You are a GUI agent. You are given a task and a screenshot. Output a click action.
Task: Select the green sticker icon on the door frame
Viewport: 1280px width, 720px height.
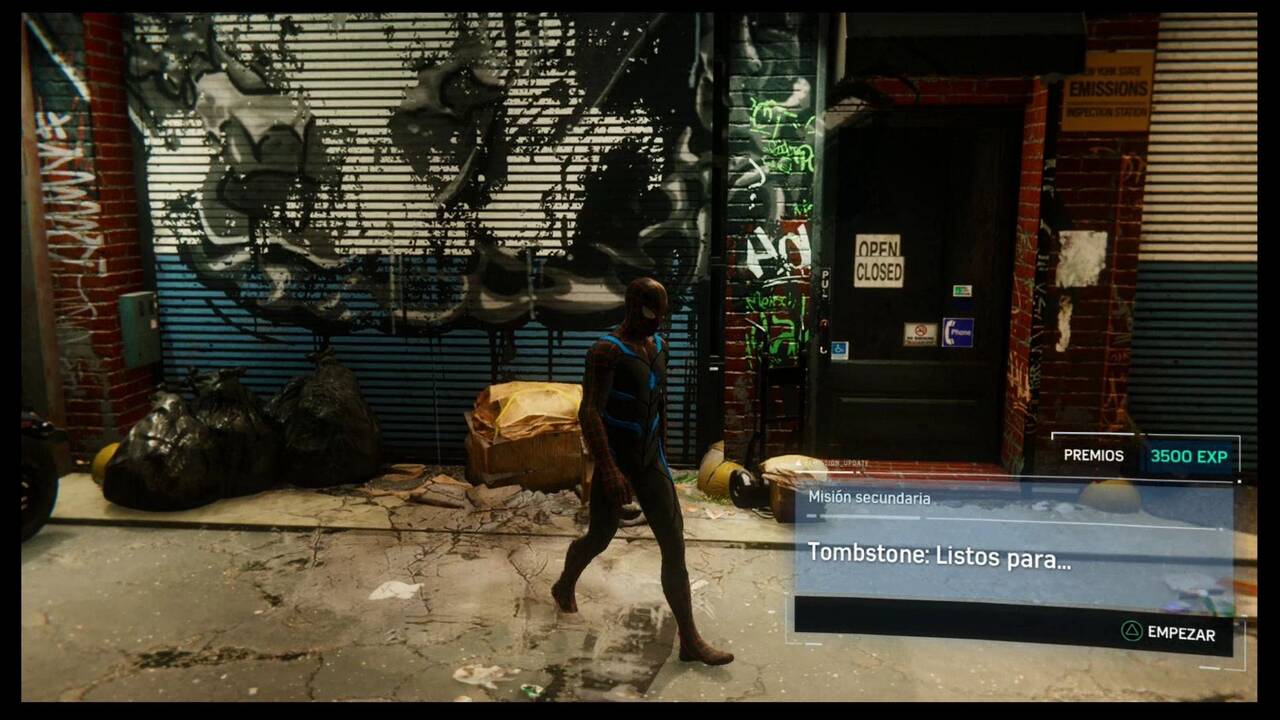click(x=962, y=291)
